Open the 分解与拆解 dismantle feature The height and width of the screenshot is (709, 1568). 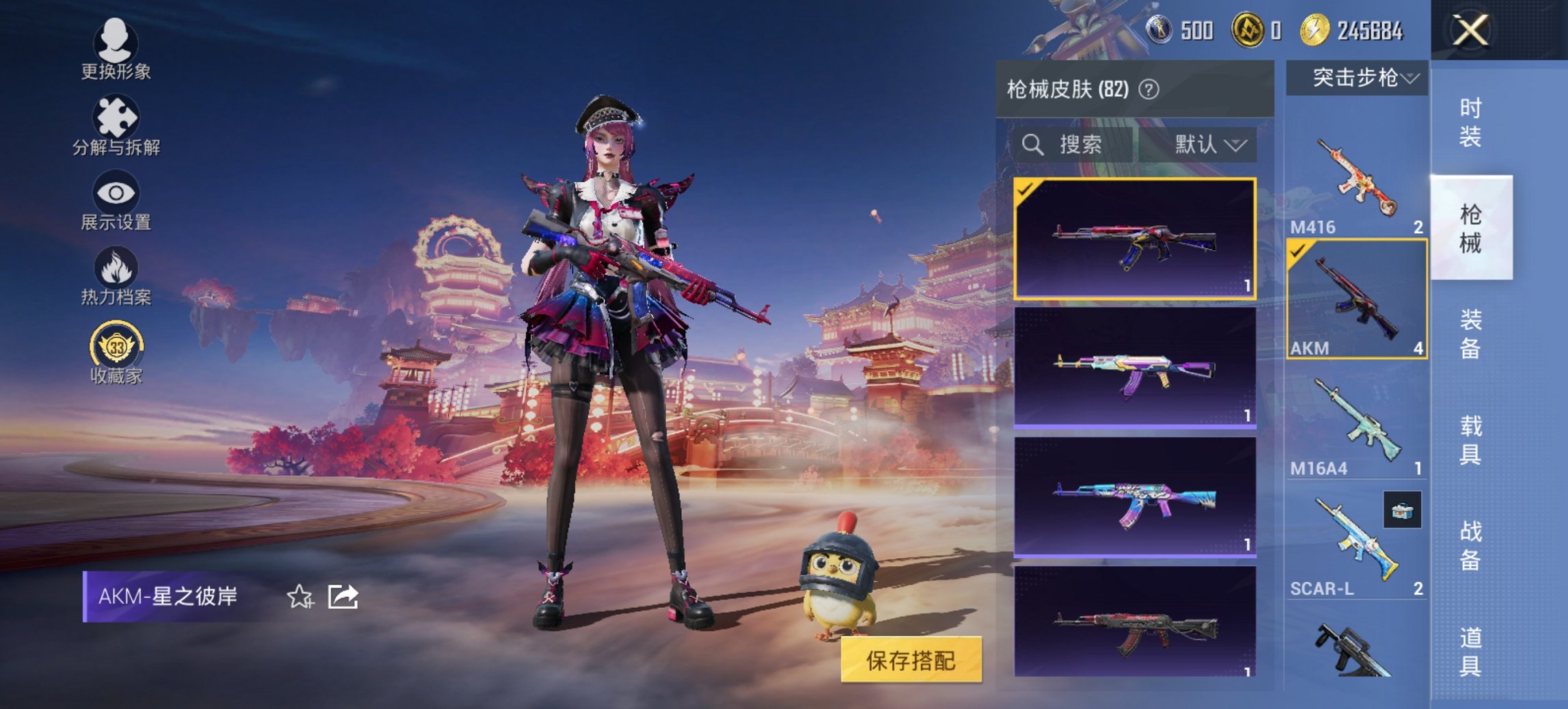click(116, 126)
